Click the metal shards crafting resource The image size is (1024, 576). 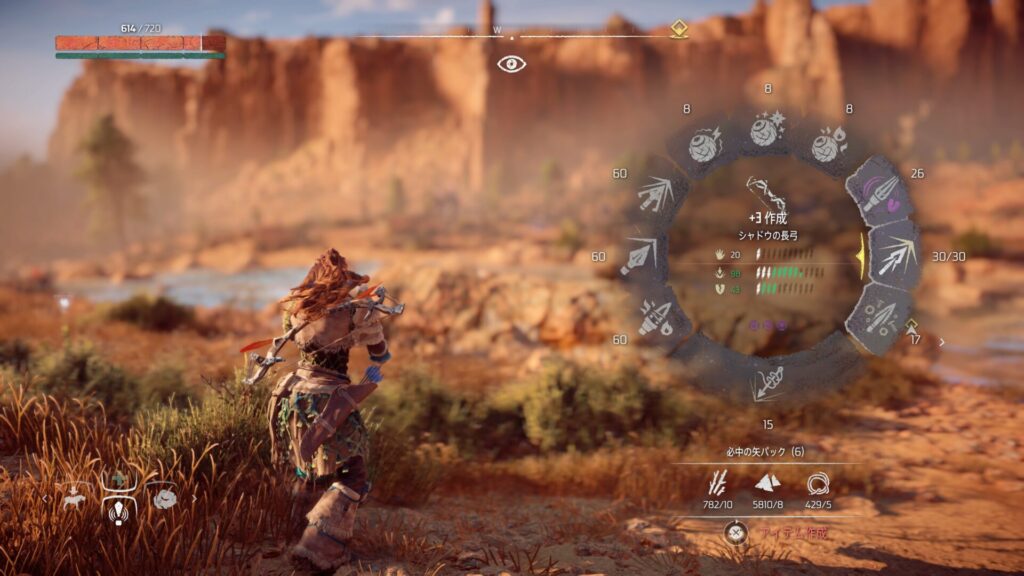pos(767,484)
